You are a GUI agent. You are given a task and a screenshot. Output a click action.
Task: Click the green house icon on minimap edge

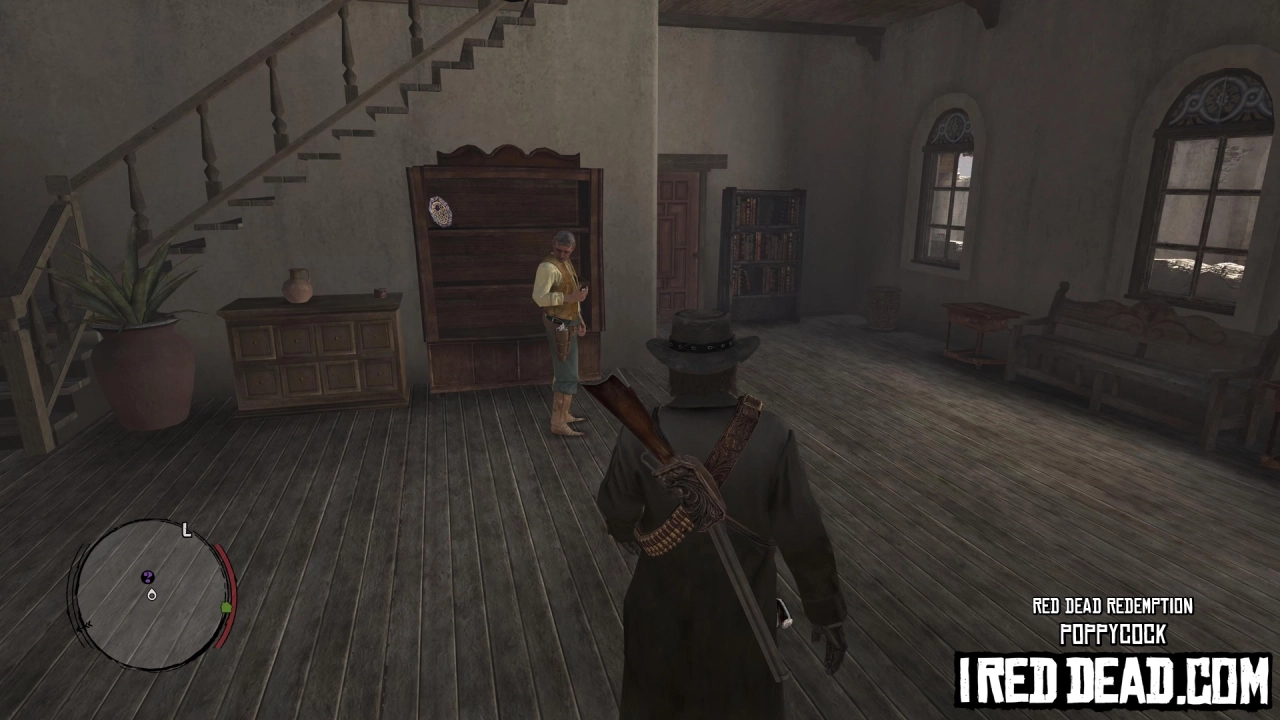point(226,607)
